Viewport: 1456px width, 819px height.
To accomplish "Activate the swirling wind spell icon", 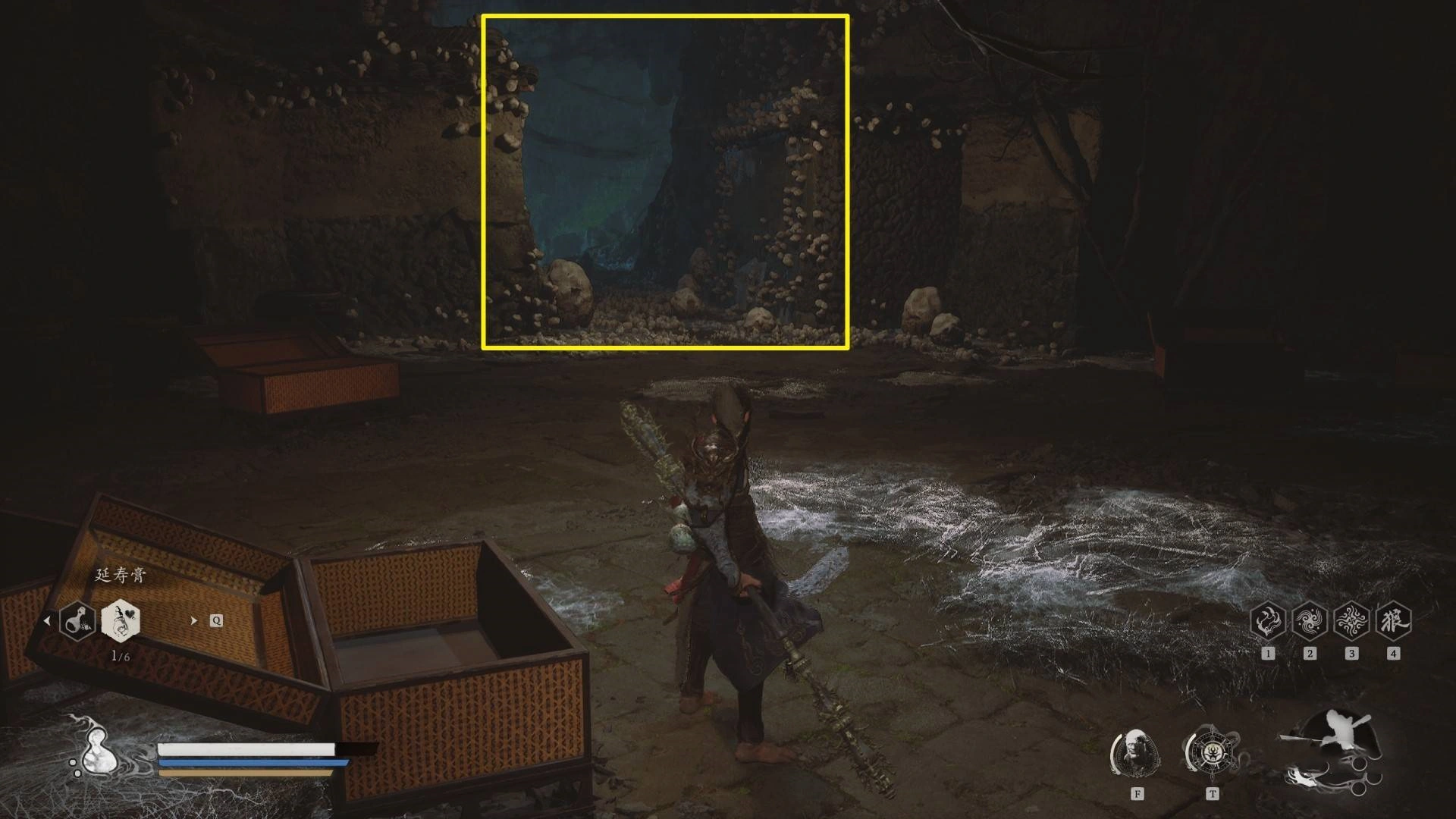I will point(1309,621).
